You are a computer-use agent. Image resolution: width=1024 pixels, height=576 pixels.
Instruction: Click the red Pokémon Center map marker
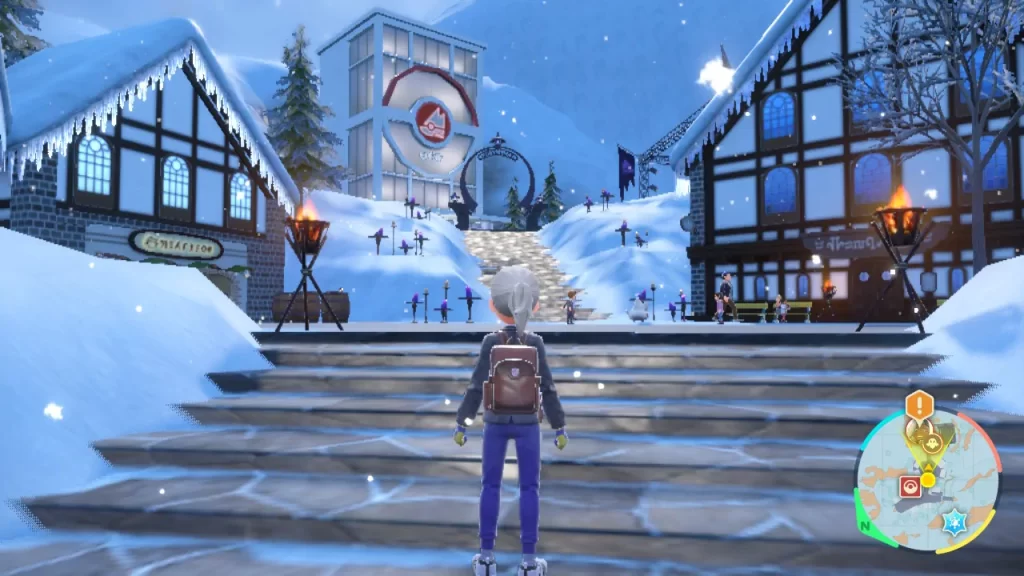pos(911,486)
